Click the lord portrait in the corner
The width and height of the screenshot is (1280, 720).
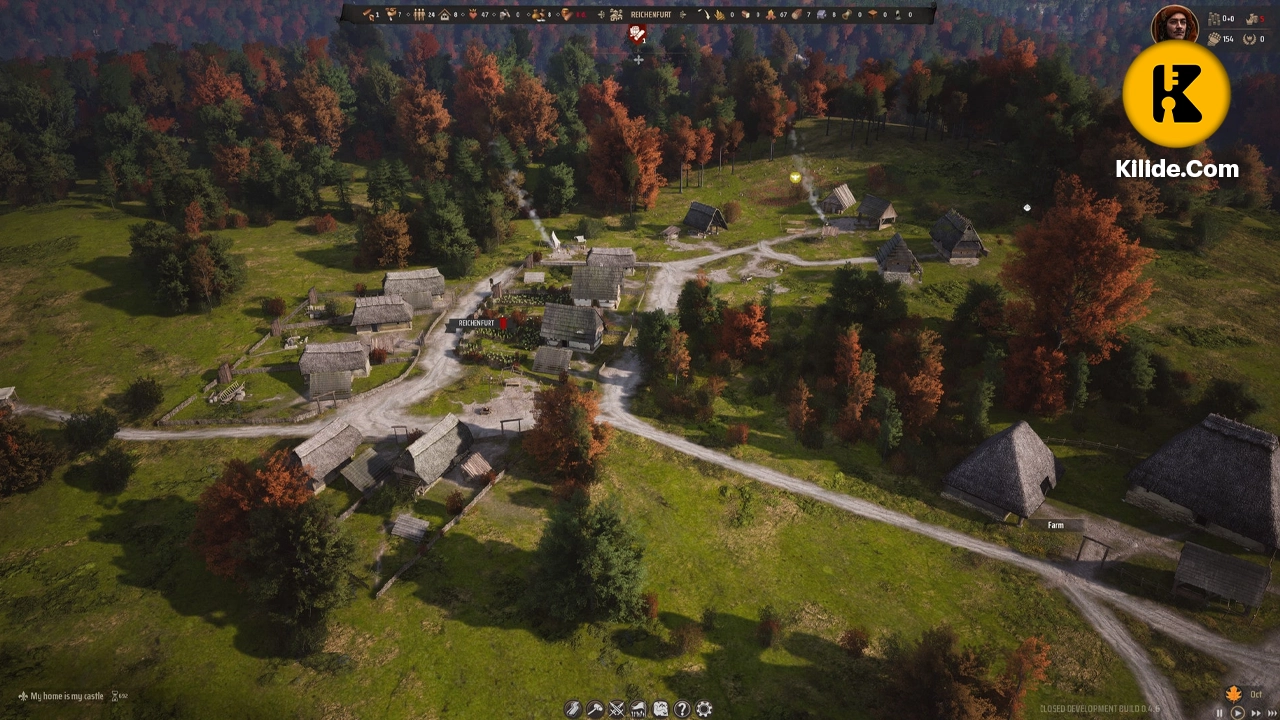(1174, 24)
